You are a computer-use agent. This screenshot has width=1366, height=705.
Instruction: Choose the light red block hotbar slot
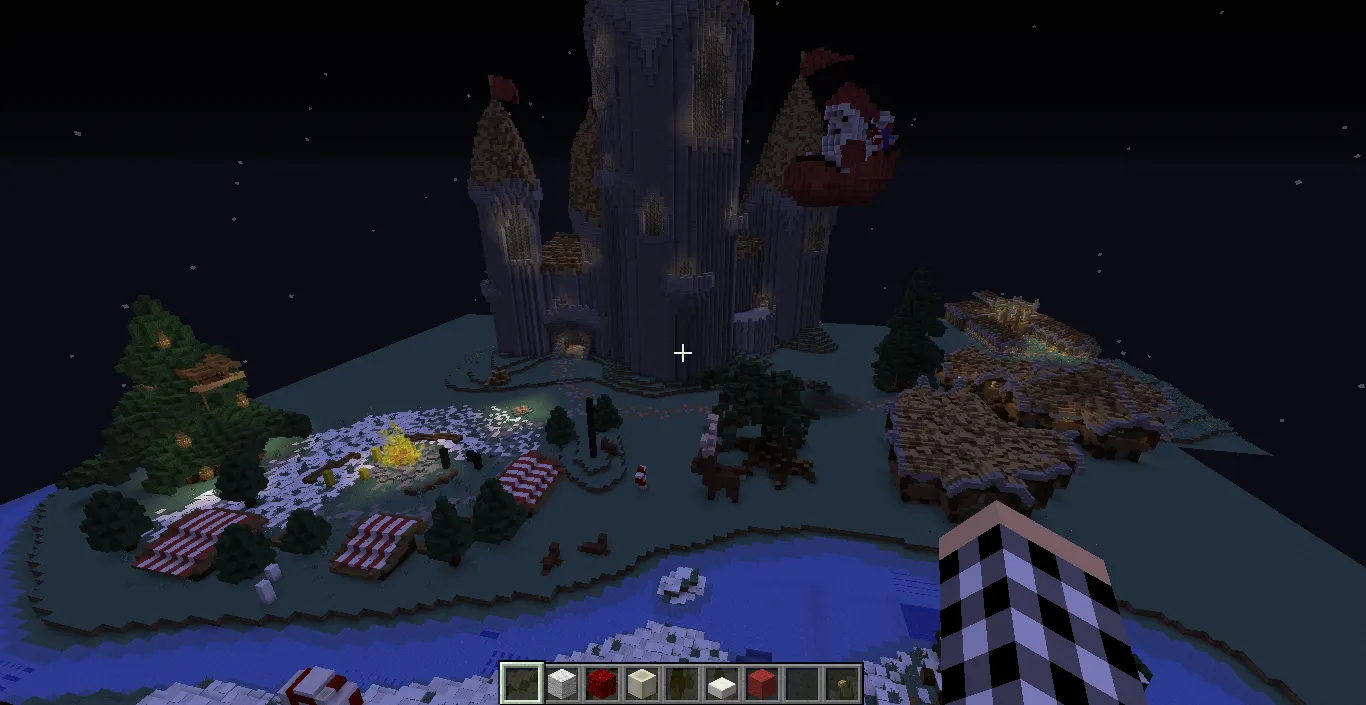click(x=761, y=684)
